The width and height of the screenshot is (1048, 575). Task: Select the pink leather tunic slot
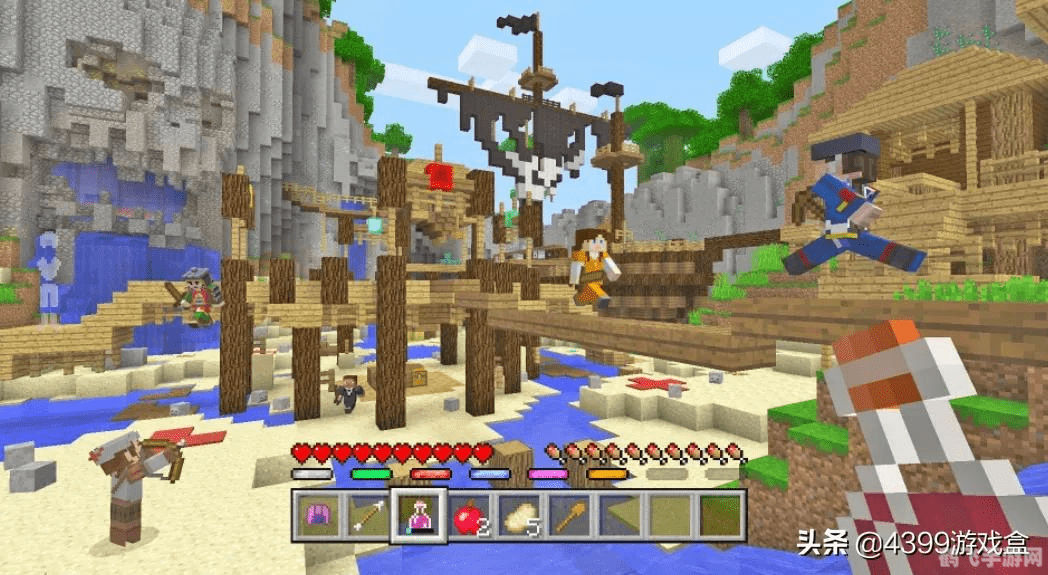click(320, 515)
